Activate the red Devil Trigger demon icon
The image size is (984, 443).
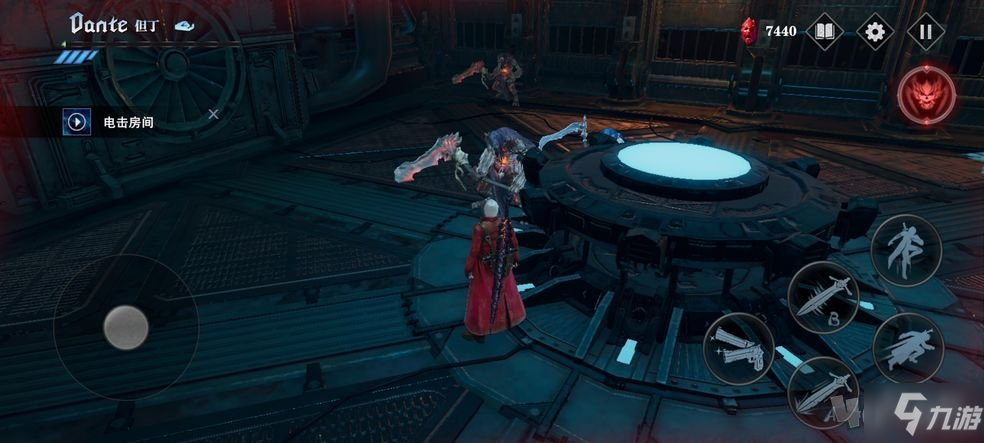[925, 96]
